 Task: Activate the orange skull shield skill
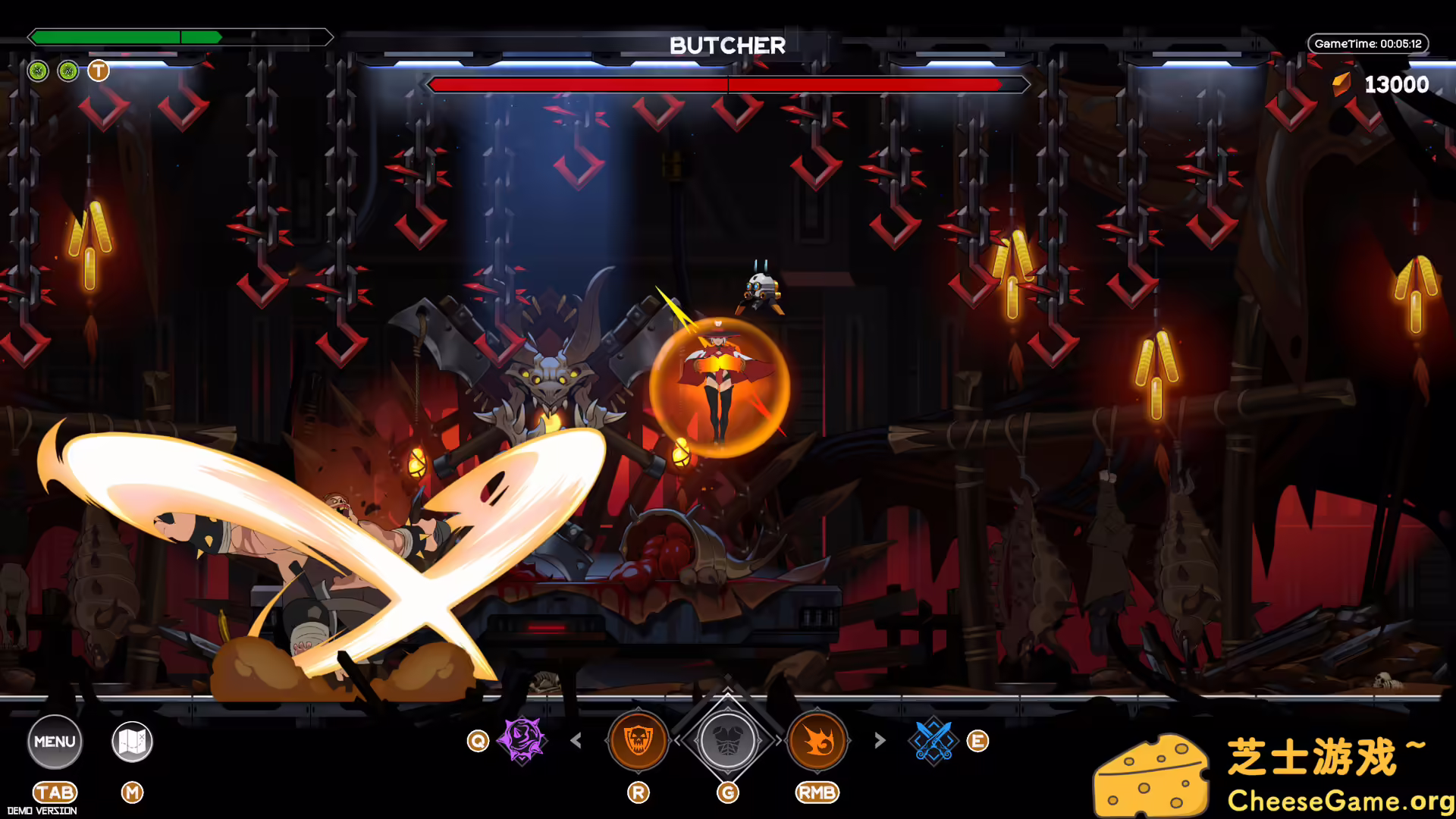click(638, 740)
